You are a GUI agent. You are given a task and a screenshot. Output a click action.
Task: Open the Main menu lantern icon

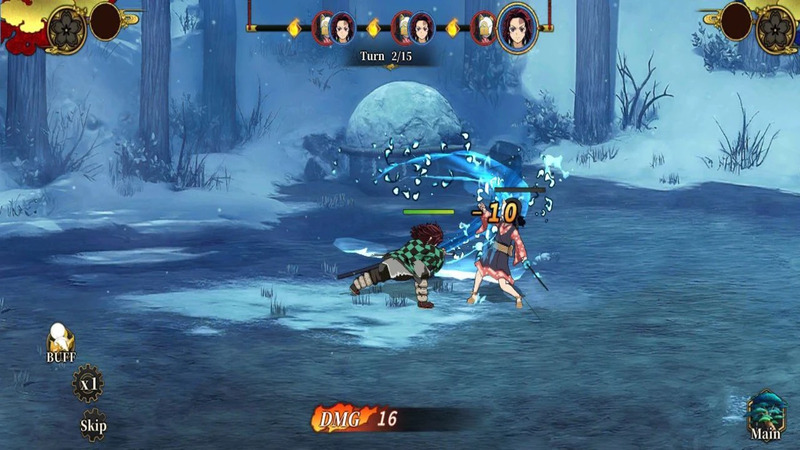(766, 414)
